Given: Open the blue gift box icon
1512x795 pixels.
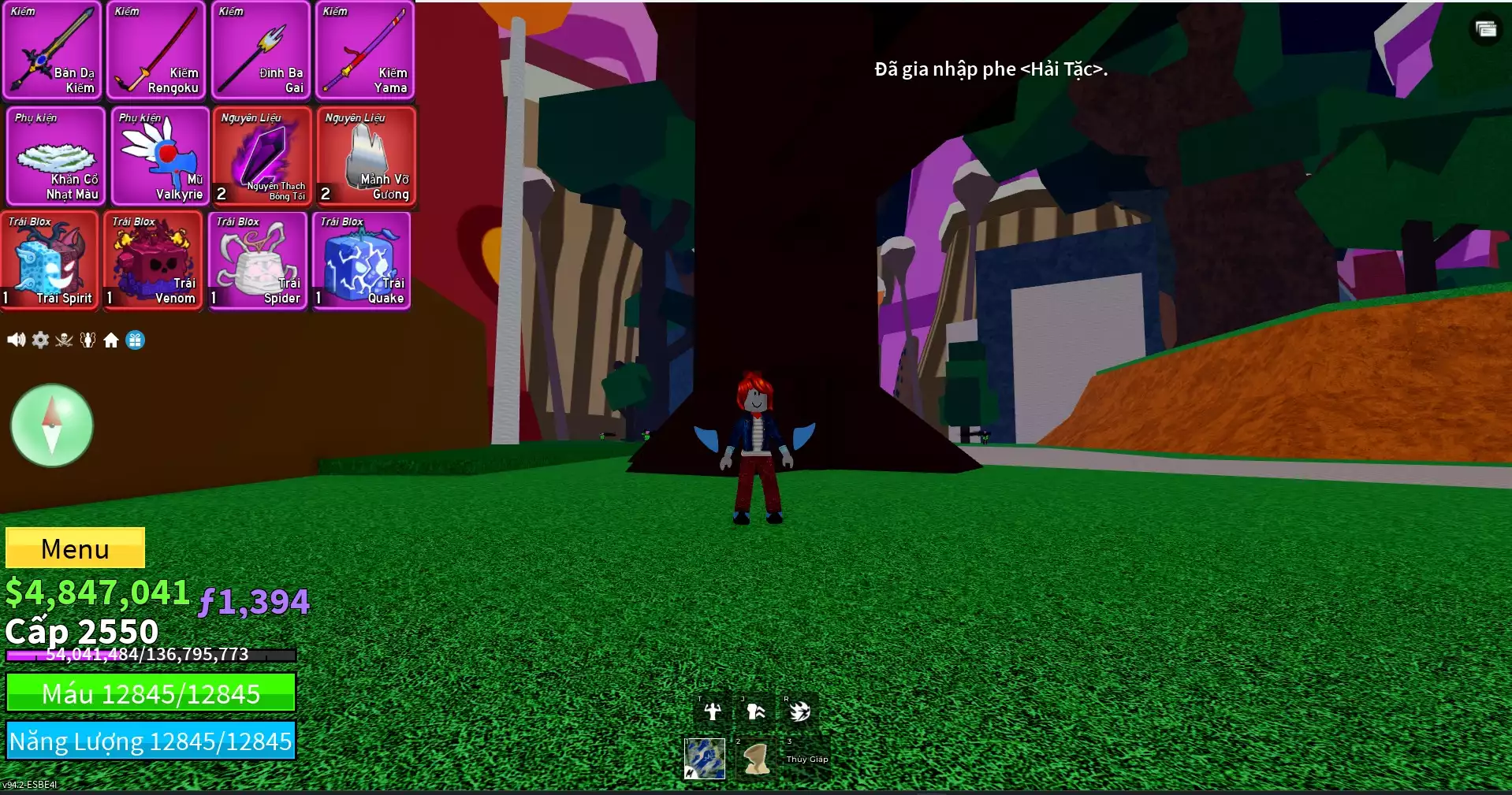Looking at the screenshot, I should tap(136, 340).
